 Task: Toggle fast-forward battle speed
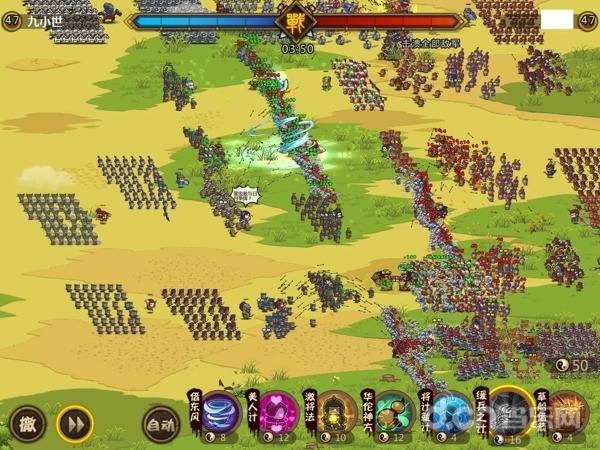(x=74, y=422)
